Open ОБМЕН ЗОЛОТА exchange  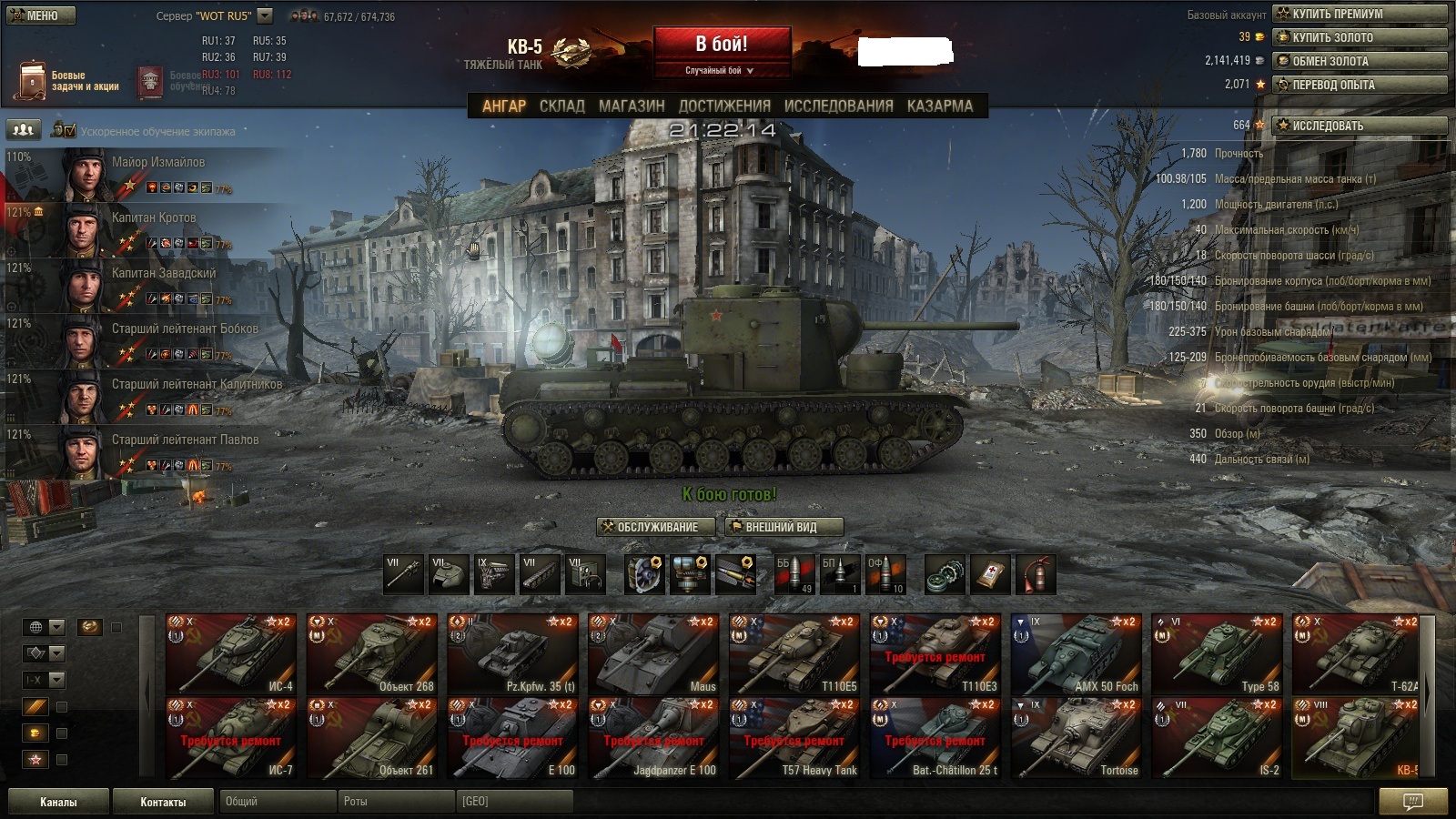pyautogui.click(x=1360, y=61)
